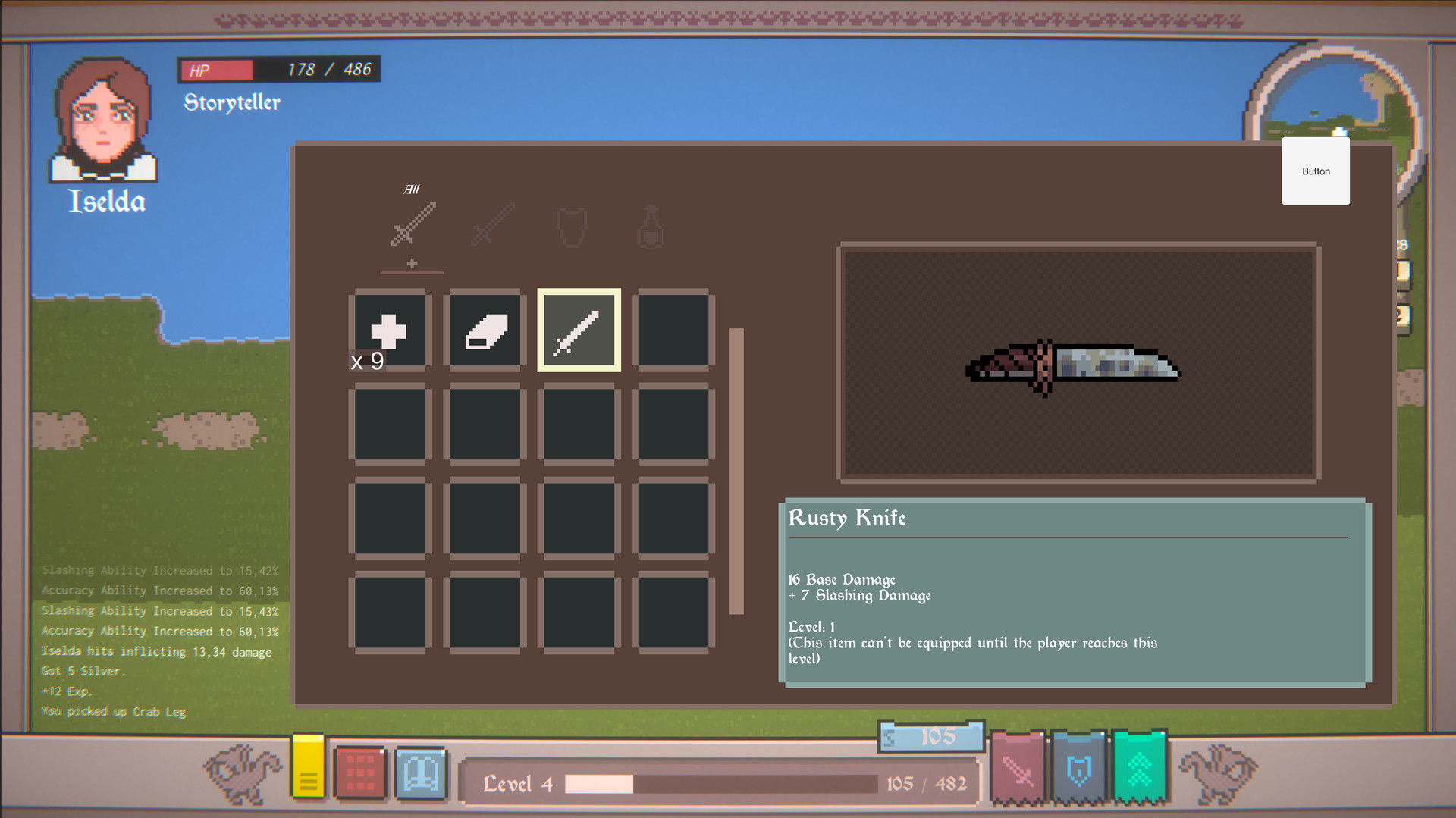Select the potion bottle filter icon
Image resolution: width=1456 pixels, height=818 pixels.
(651, 225)
